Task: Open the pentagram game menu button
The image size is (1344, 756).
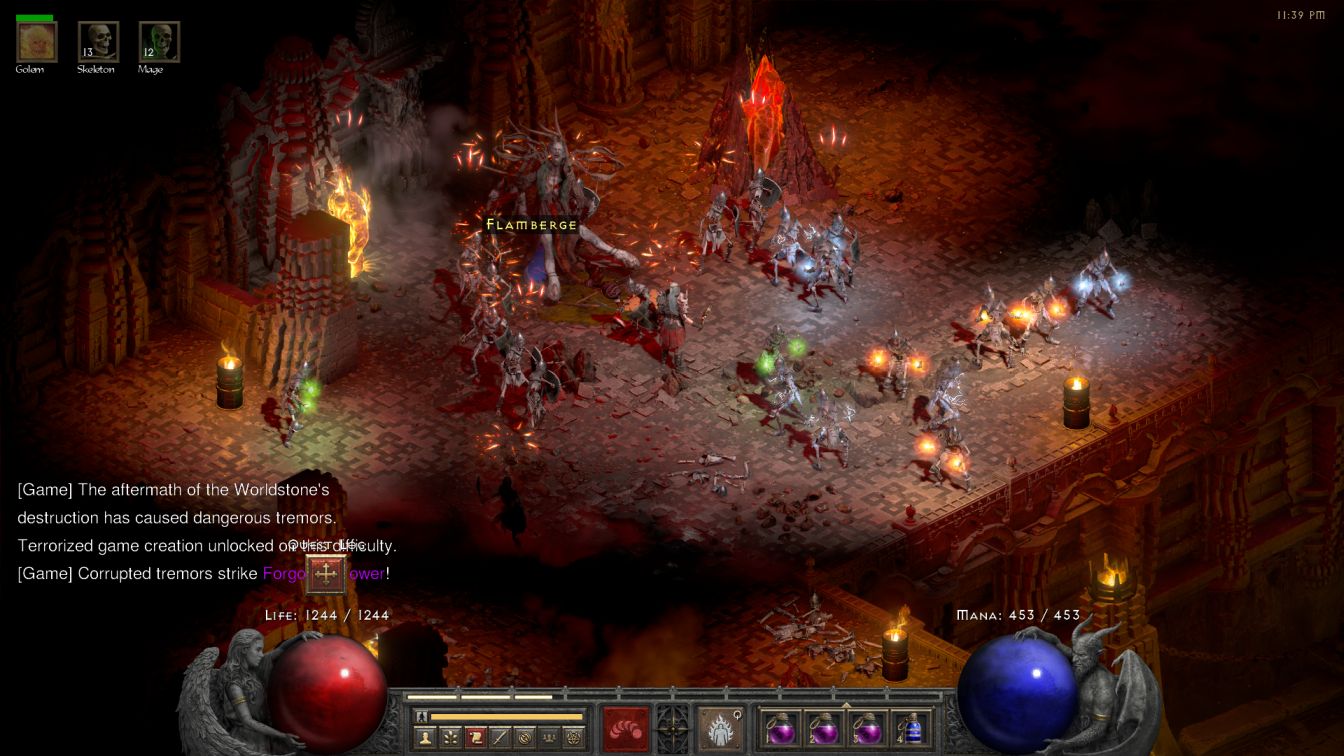Action: [x=573, y=738]
